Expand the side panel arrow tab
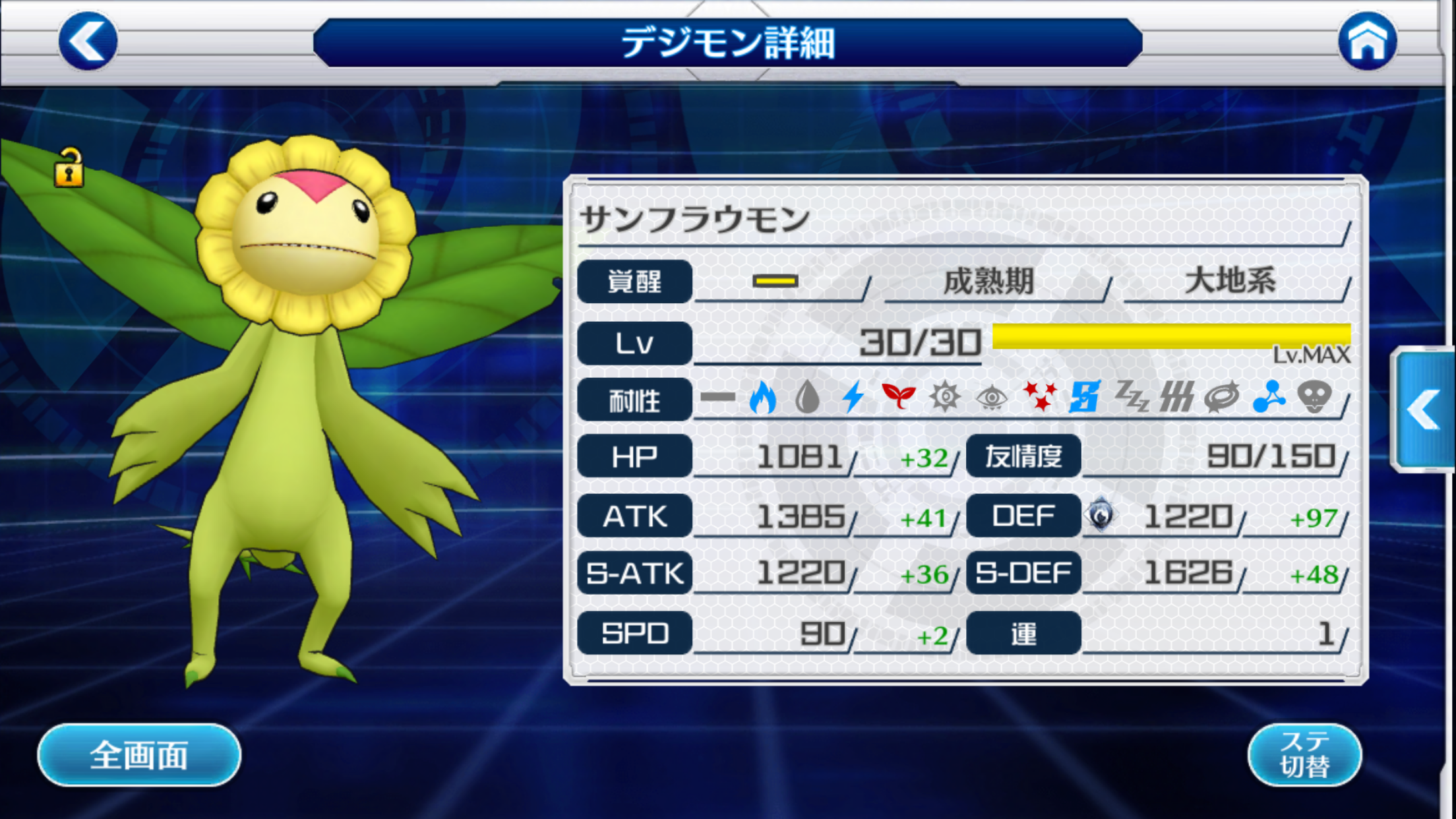Image resolution: width=1456 pixels, height=819 pixels. pyautogui.click(x=1424, y=410)
